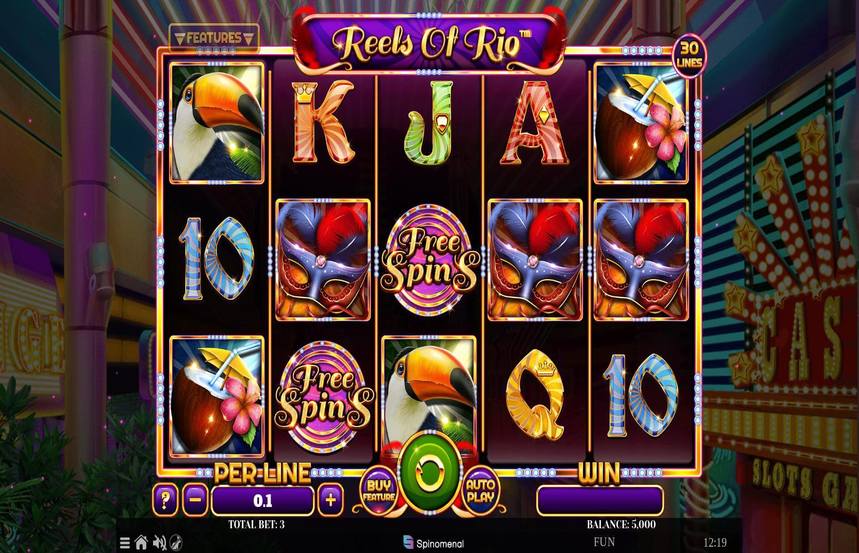Open the Buy Feature option
This screenshot has width=859, height=553.
377,486
